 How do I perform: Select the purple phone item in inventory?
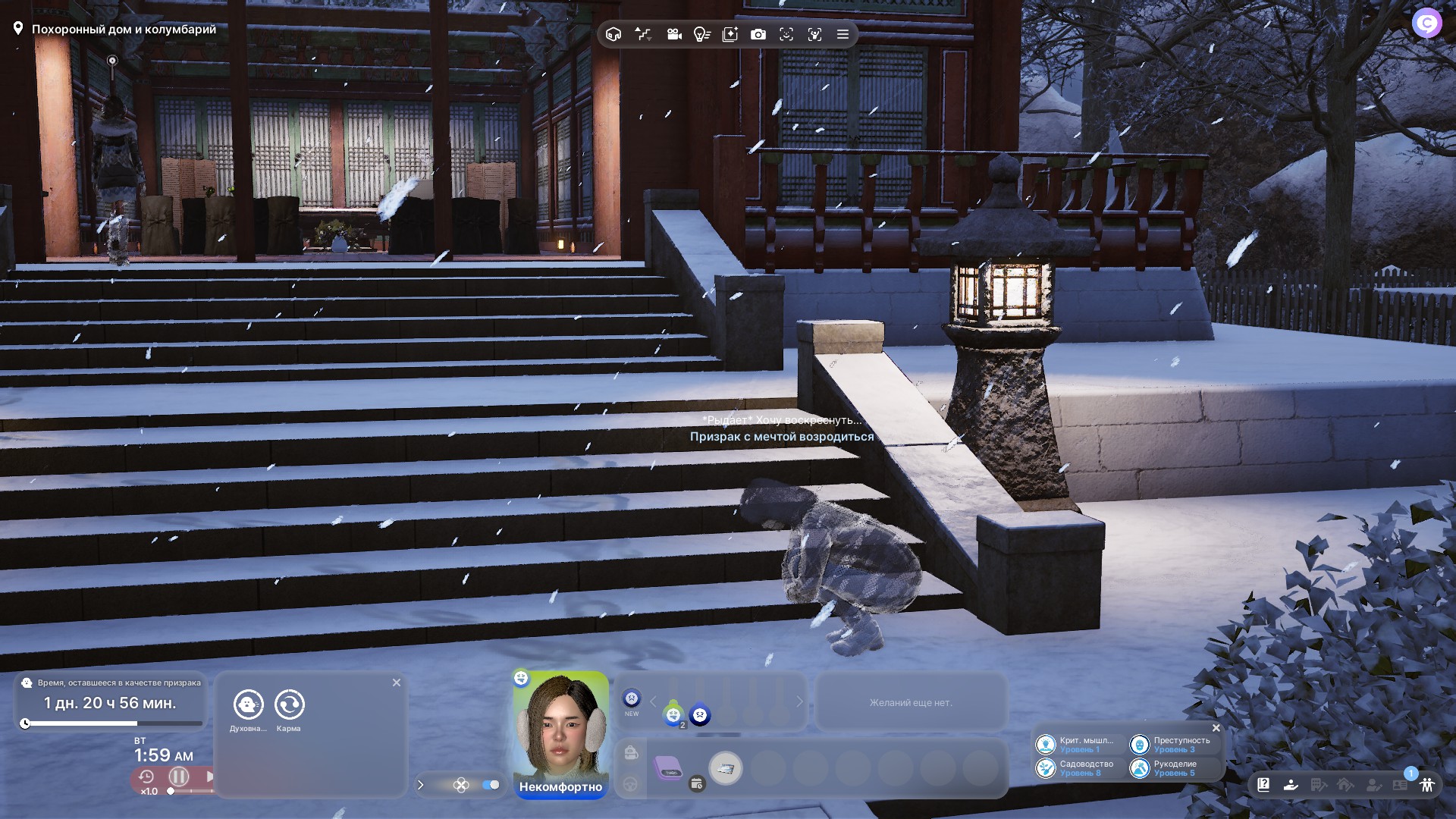(x=668, y=768)
